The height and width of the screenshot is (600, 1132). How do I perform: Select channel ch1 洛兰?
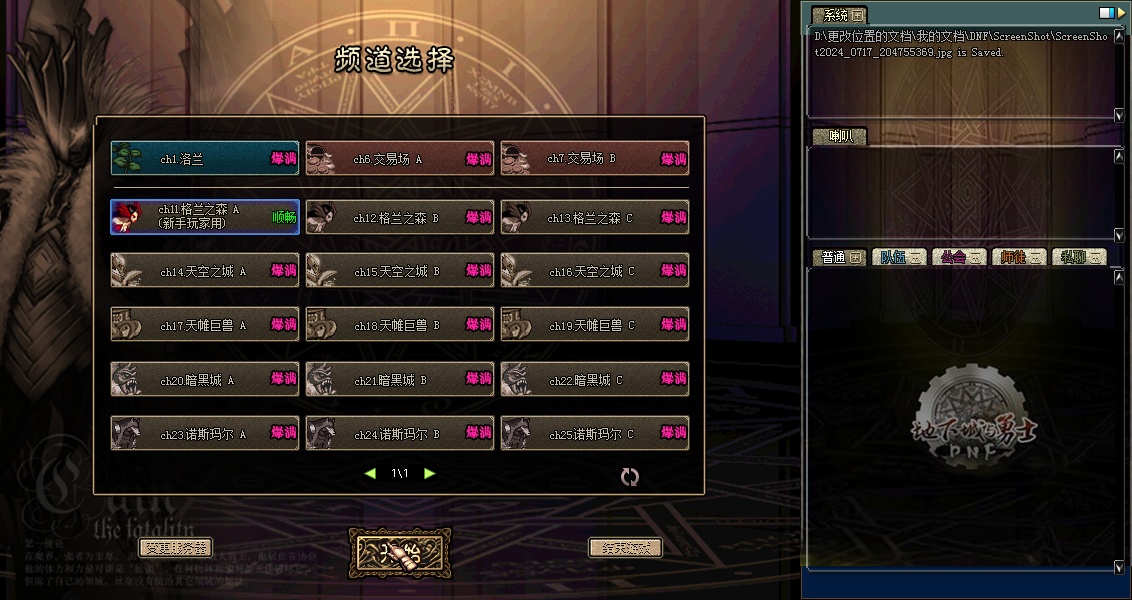click(204, 159)
